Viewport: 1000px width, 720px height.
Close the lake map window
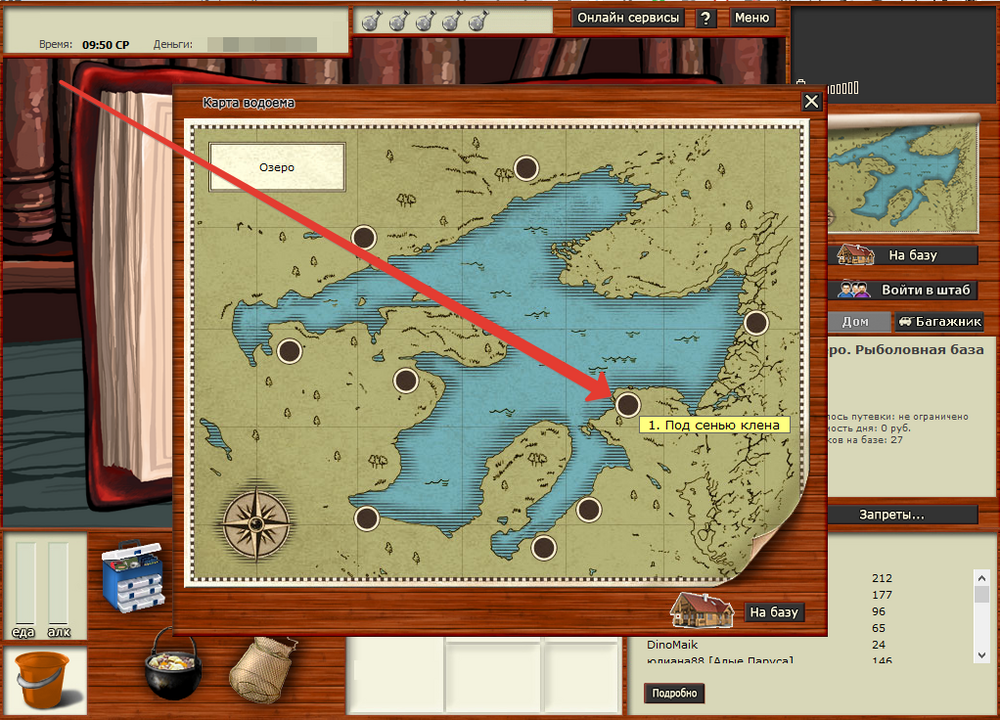click(x=812, y=101)
